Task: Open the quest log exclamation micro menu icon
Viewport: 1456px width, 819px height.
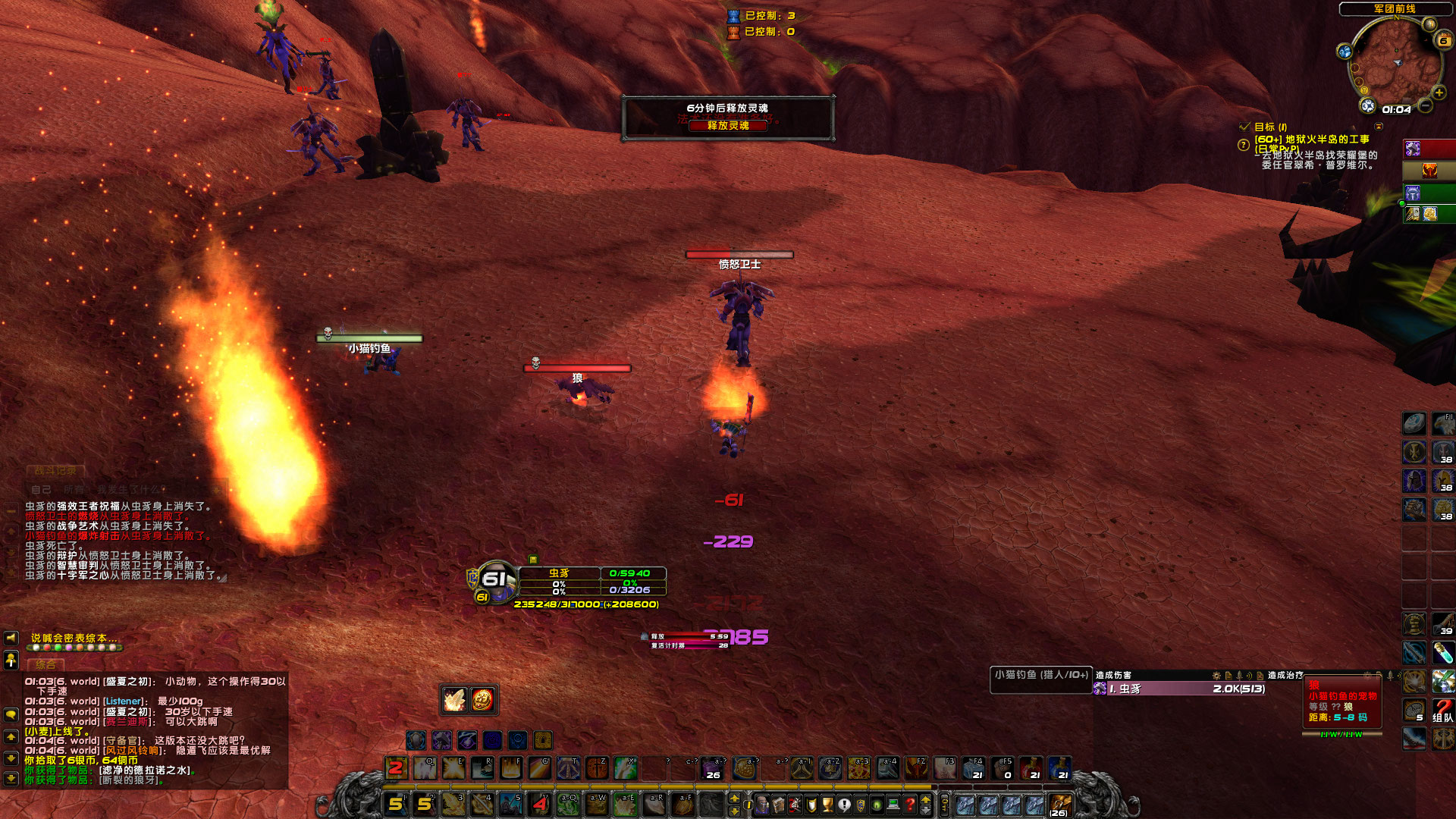Action: pos(843,805)
